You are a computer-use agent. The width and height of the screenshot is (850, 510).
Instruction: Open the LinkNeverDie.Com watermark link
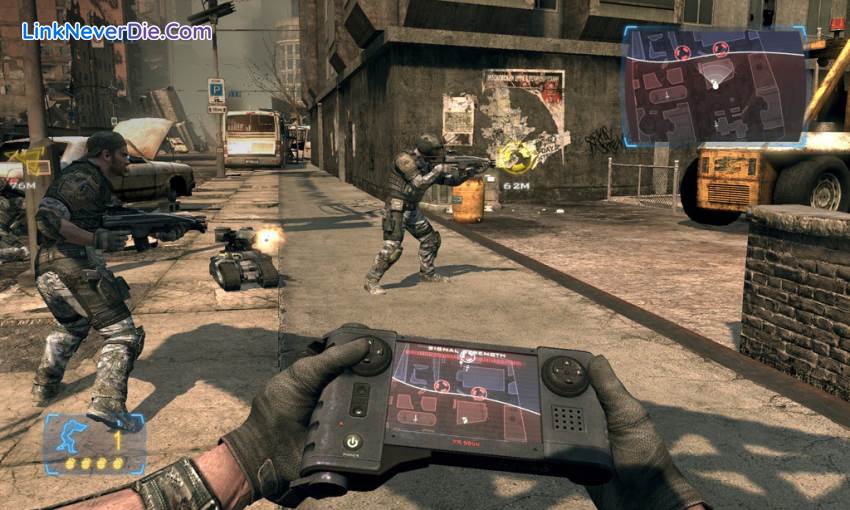117,31
